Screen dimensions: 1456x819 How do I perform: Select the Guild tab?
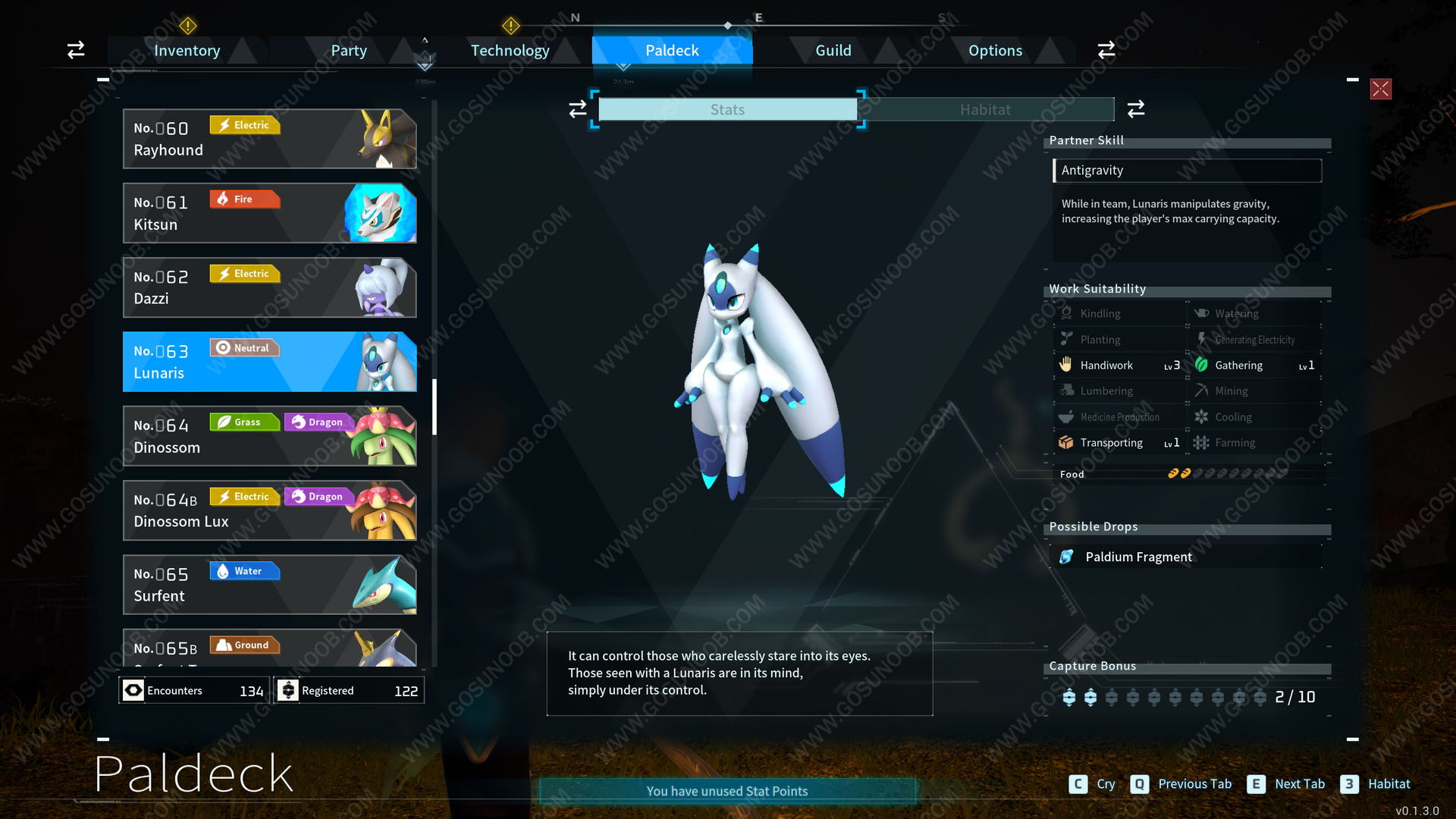[833, 51]
